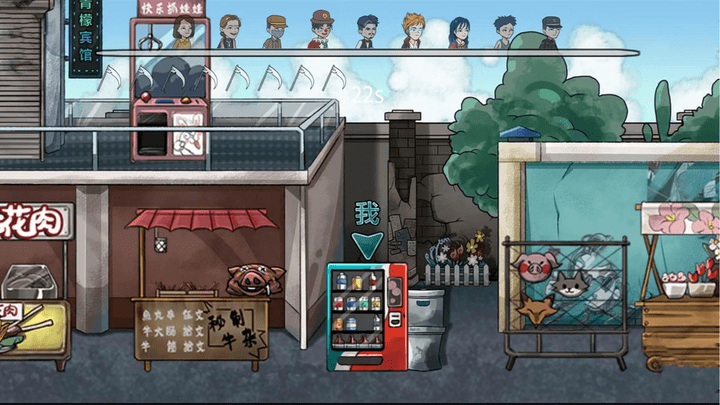Select the black-cap player portrait
The image size is (720, 405).
point(551,32)
